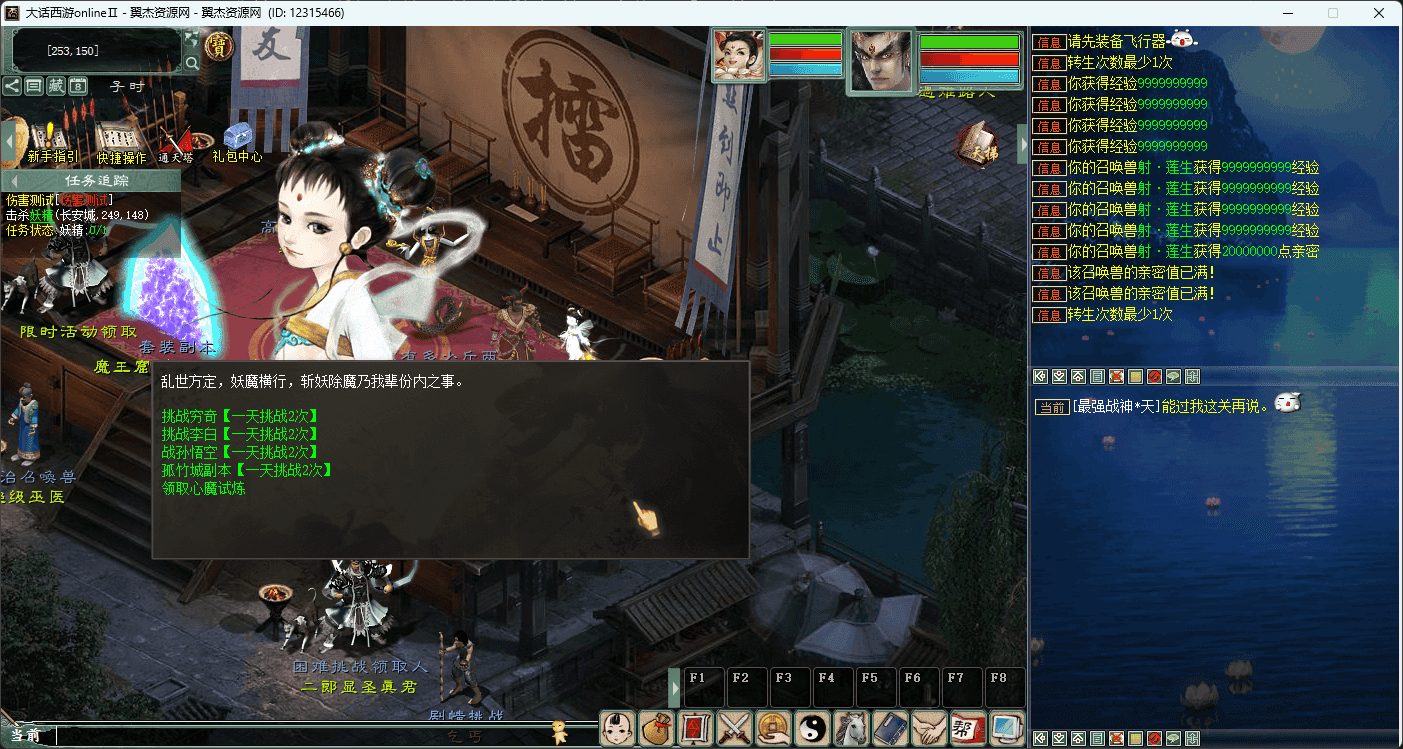Choose the 挑战穷奇 dialogue option

[239, 415]
